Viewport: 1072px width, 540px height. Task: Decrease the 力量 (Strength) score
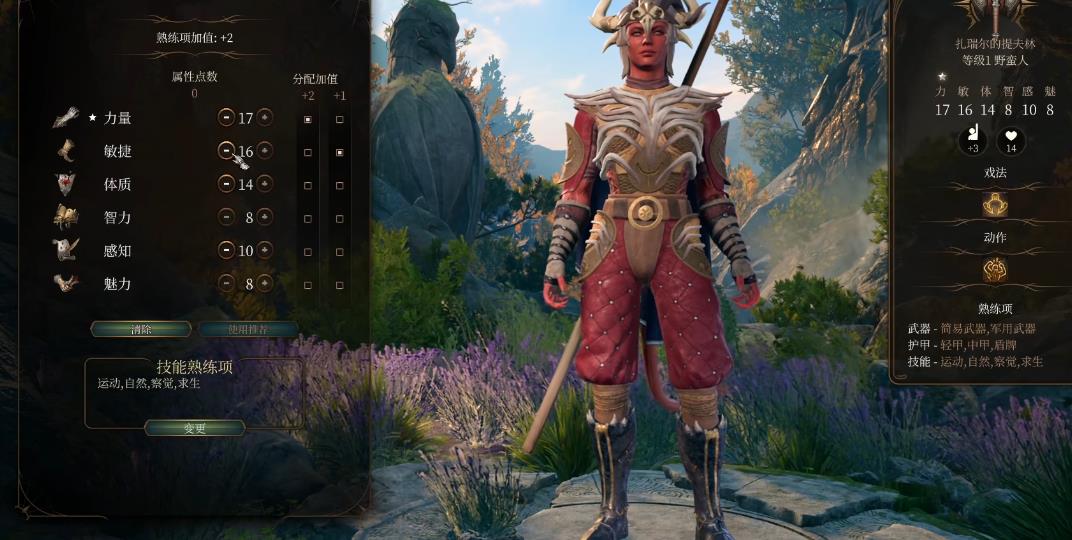(x=226, y=117)
